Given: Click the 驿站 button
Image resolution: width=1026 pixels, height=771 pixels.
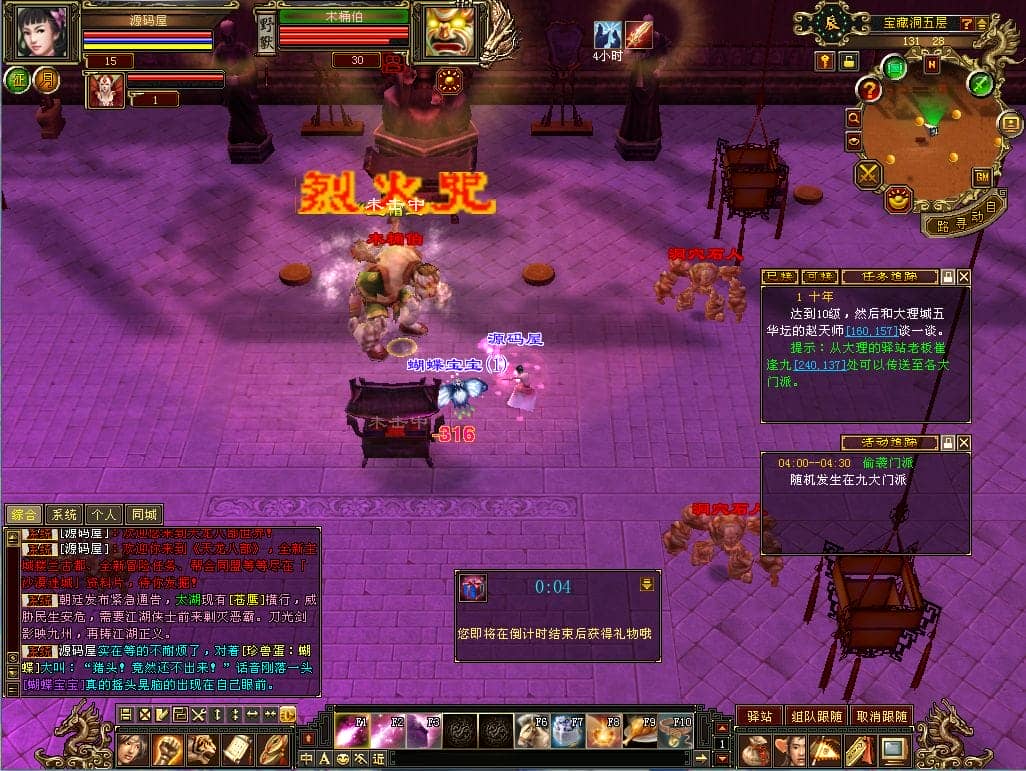Looking at the screenshot, I should (x=759, y=716).
